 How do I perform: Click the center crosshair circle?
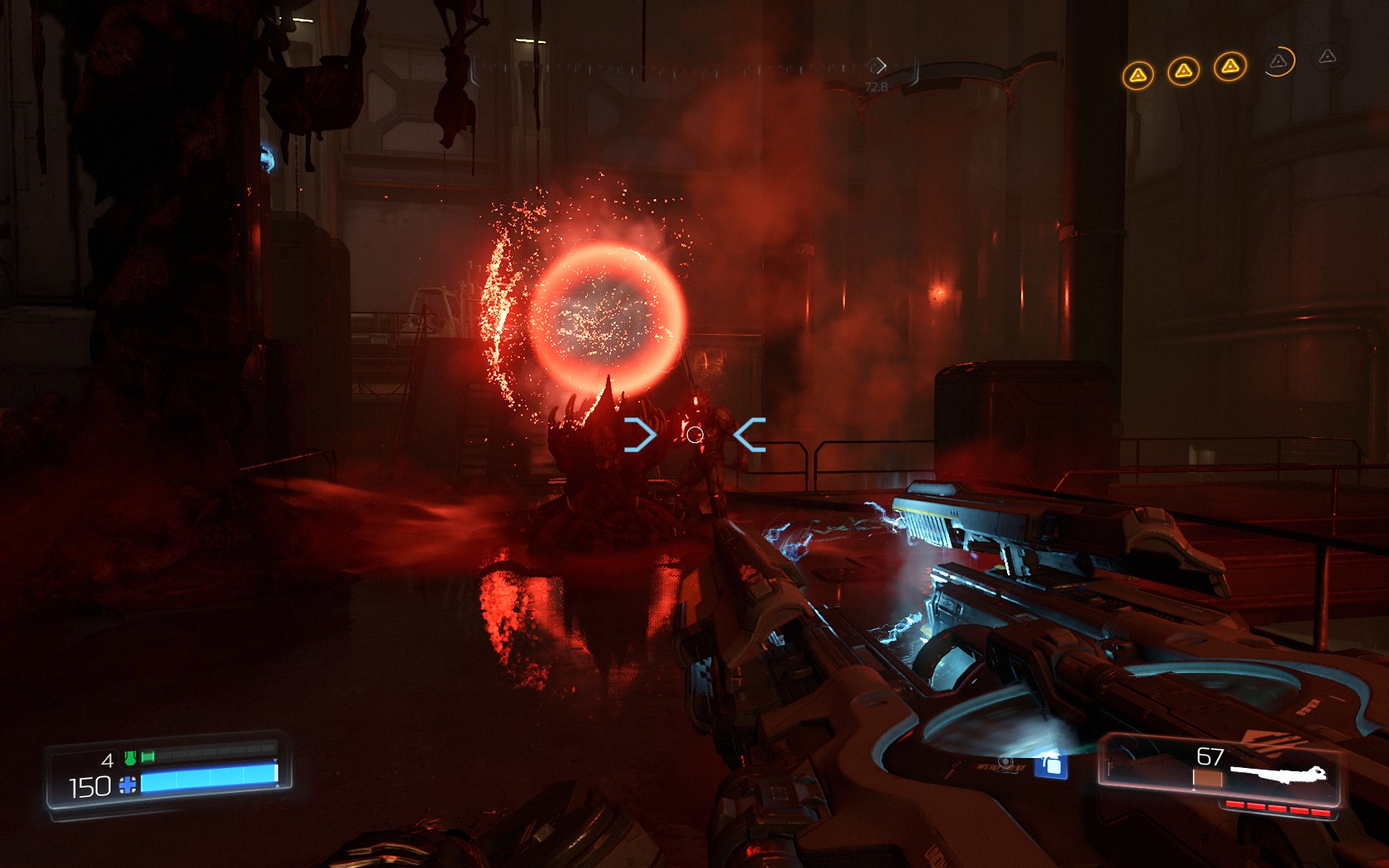tap(693, 435)
